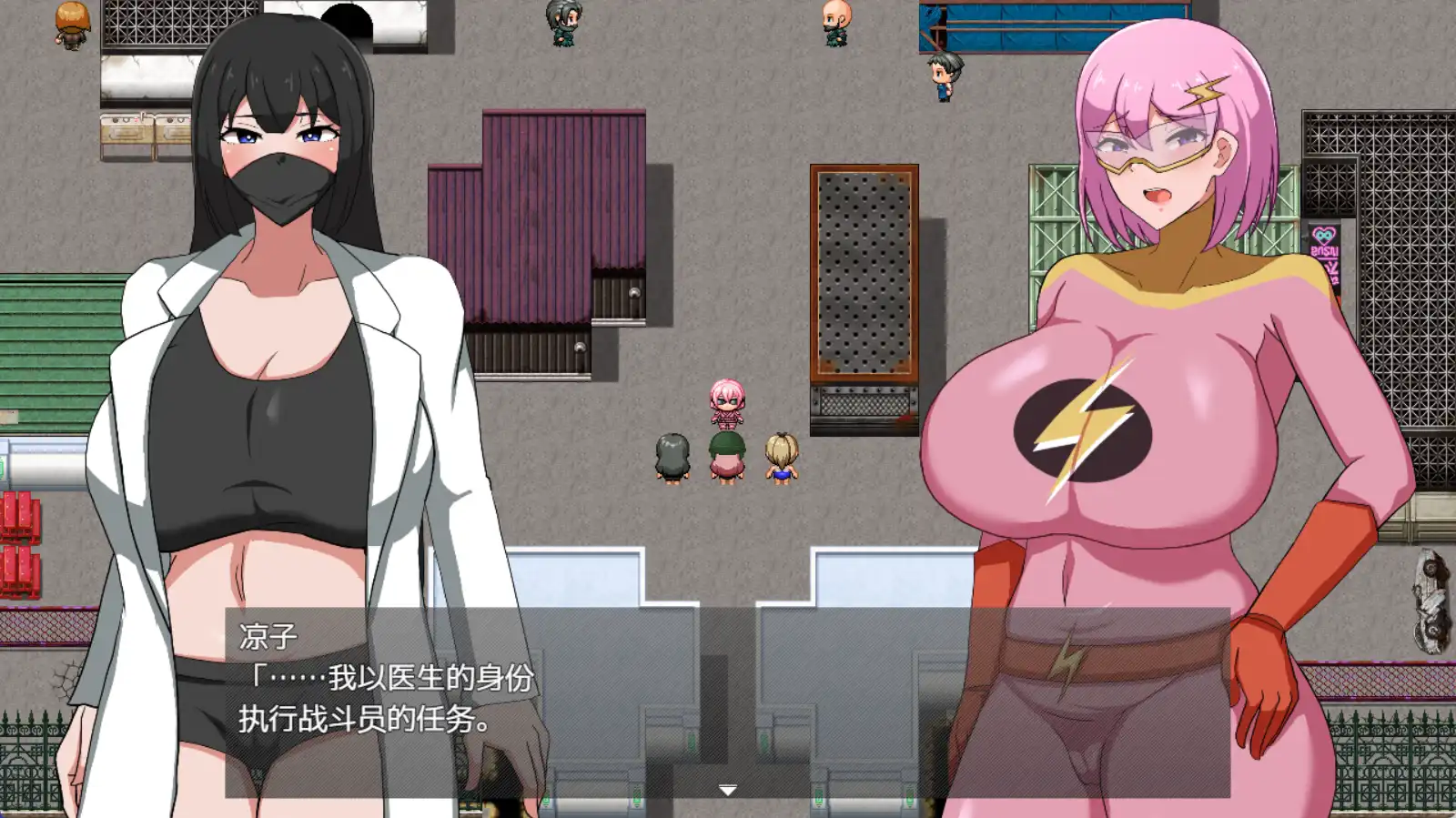Advance the dialogue text about 医生的身份

[391, 678]
